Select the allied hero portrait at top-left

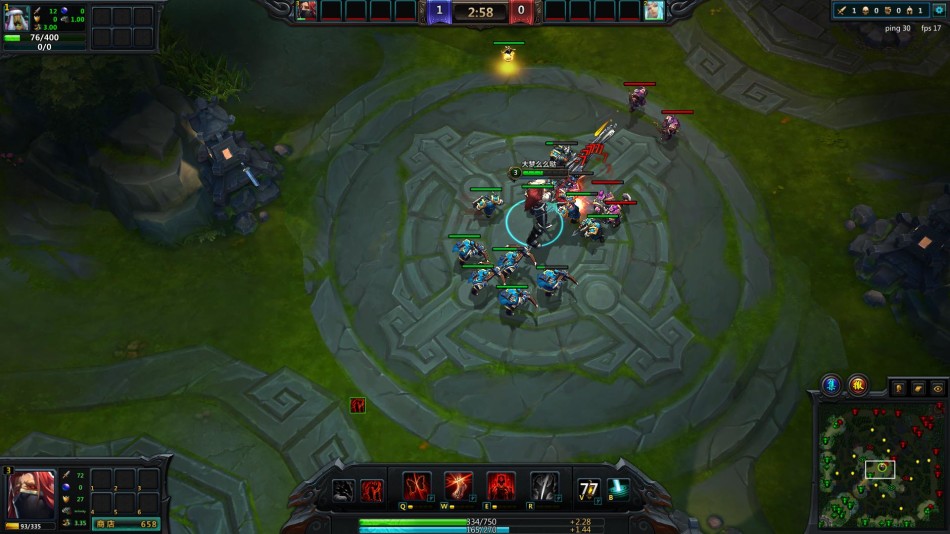click(17, 19)
